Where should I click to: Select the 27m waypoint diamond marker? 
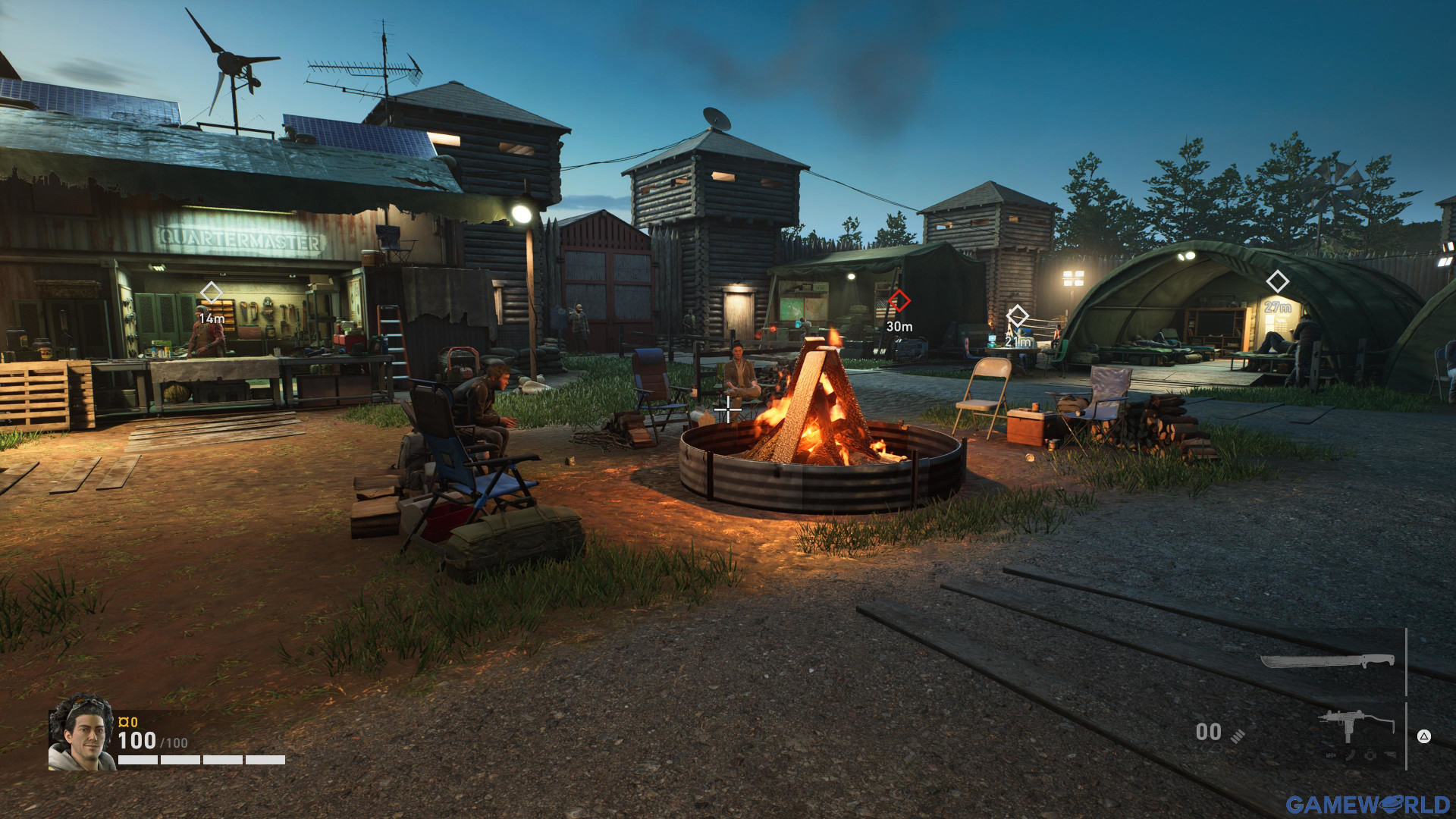1277,282
